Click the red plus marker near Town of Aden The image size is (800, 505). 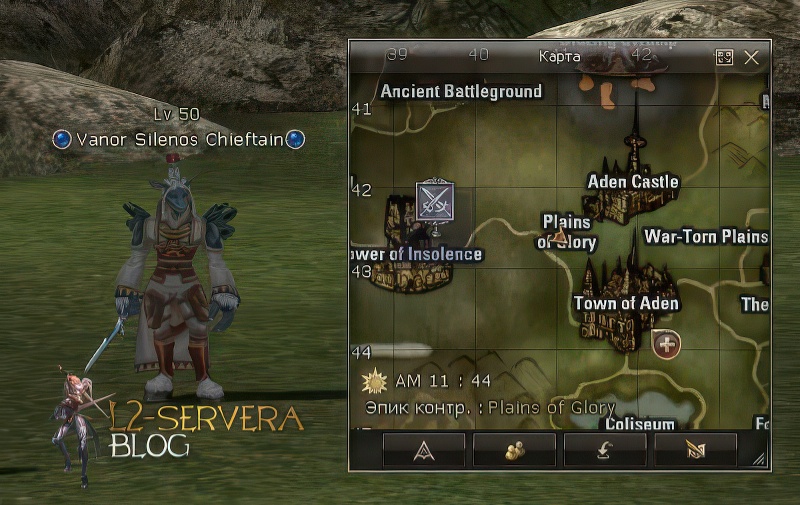click(667, 345)
